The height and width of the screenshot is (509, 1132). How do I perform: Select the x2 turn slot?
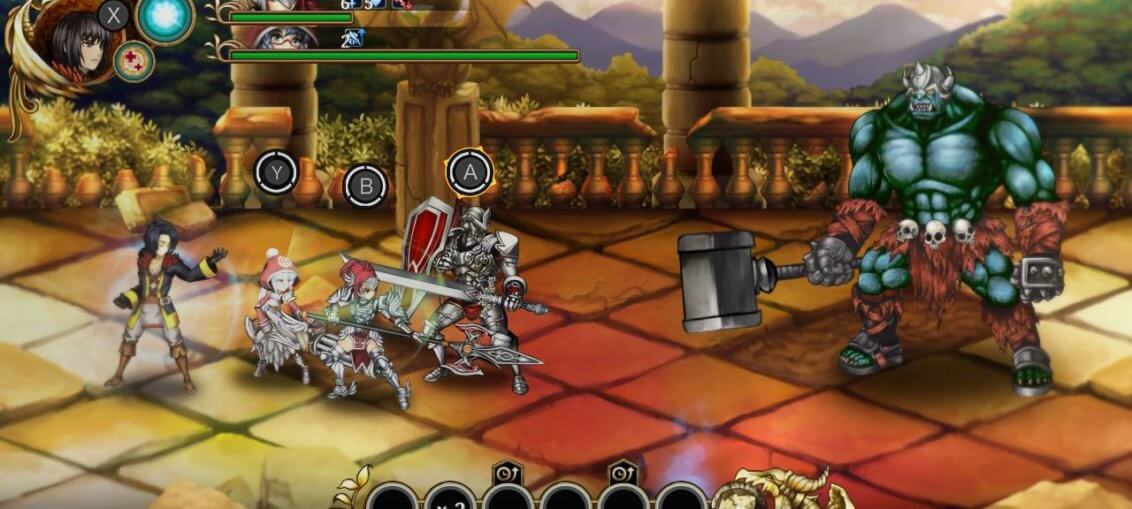click(449, 498)
